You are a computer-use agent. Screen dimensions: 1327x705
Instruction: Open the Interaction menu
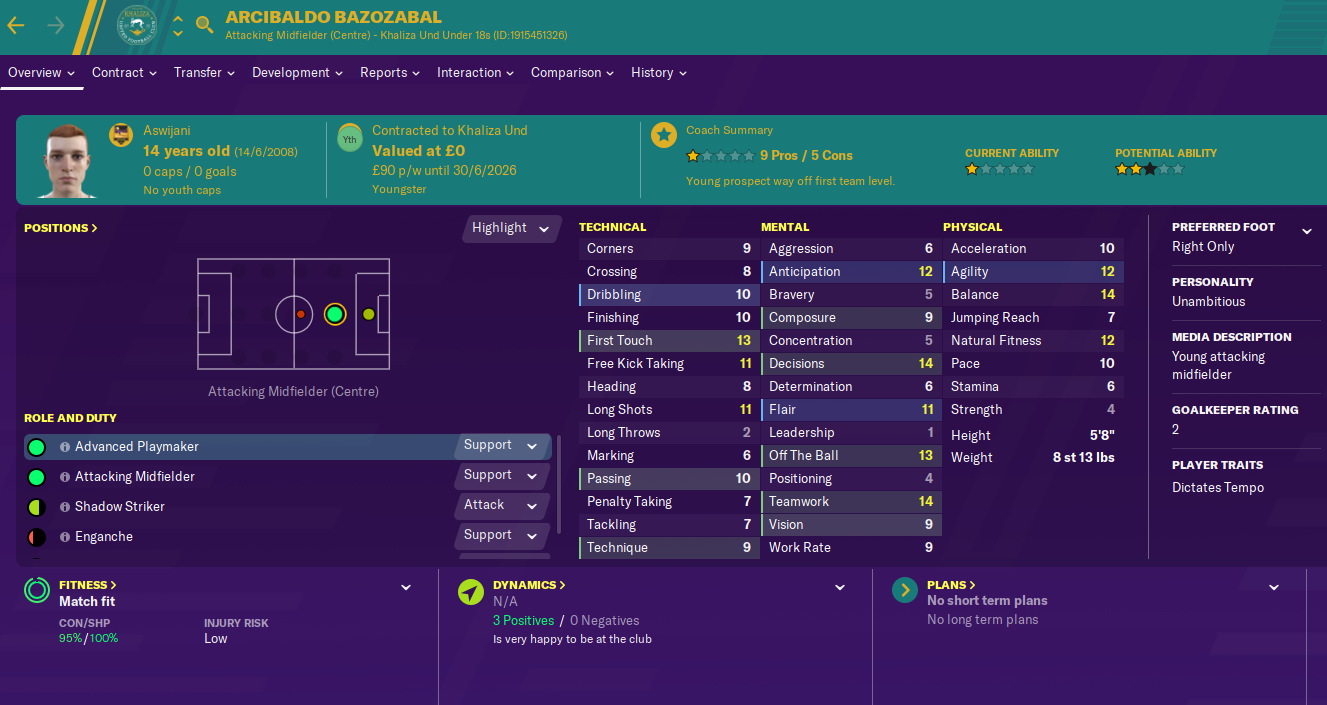click(475, 72)
